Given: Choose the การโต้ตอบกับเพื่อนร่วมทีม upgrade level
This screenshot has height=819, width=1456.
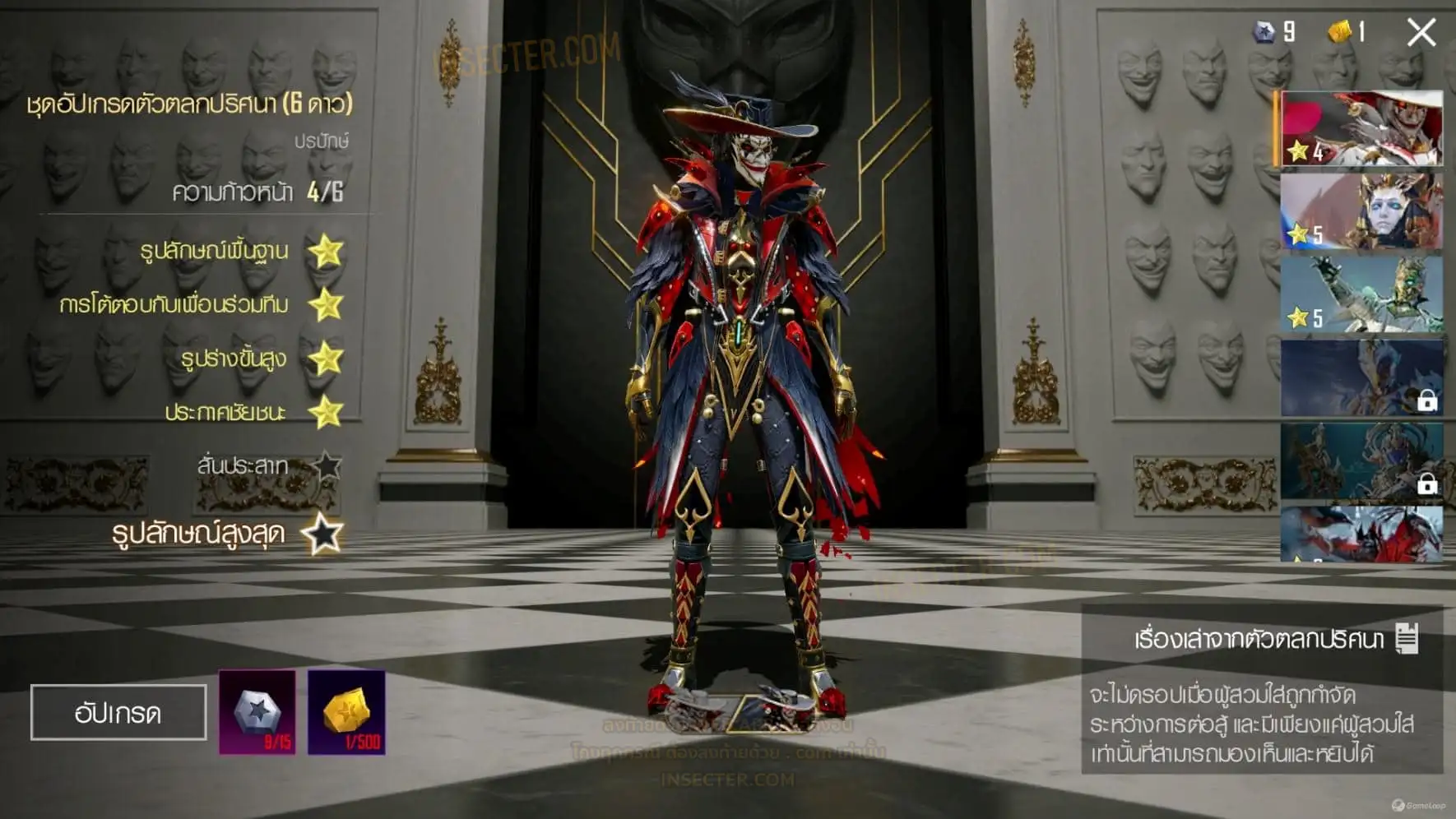Looking at the screenshot, I should point(174,305).
